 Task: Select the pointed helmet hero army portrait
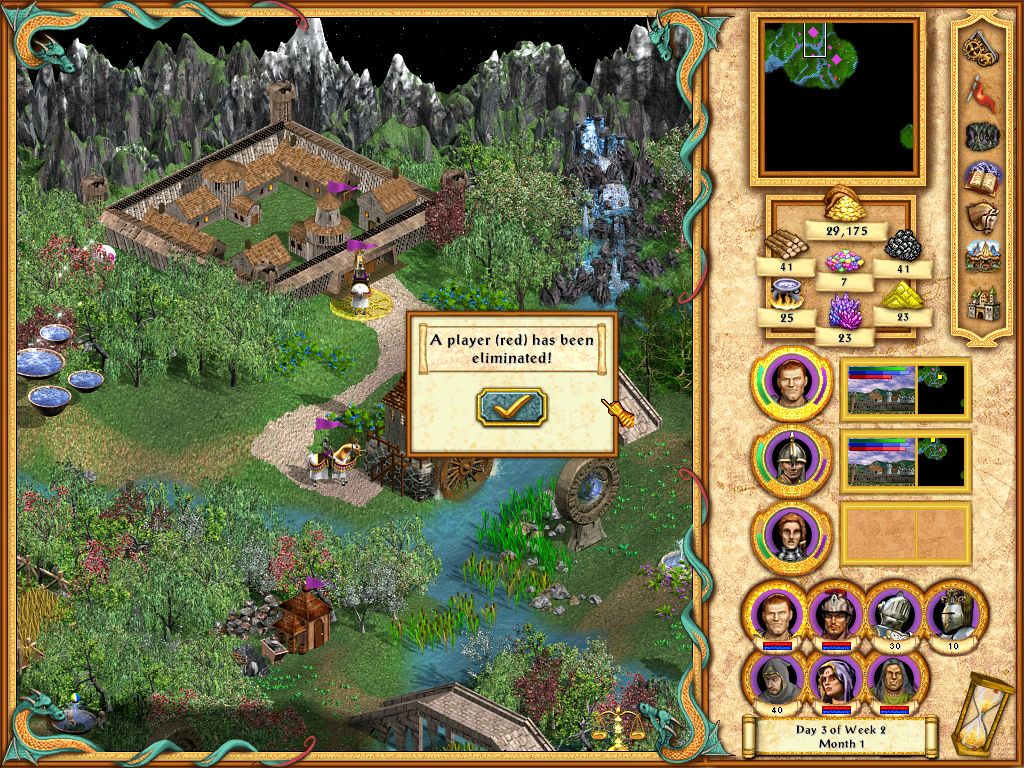(791, 461)
